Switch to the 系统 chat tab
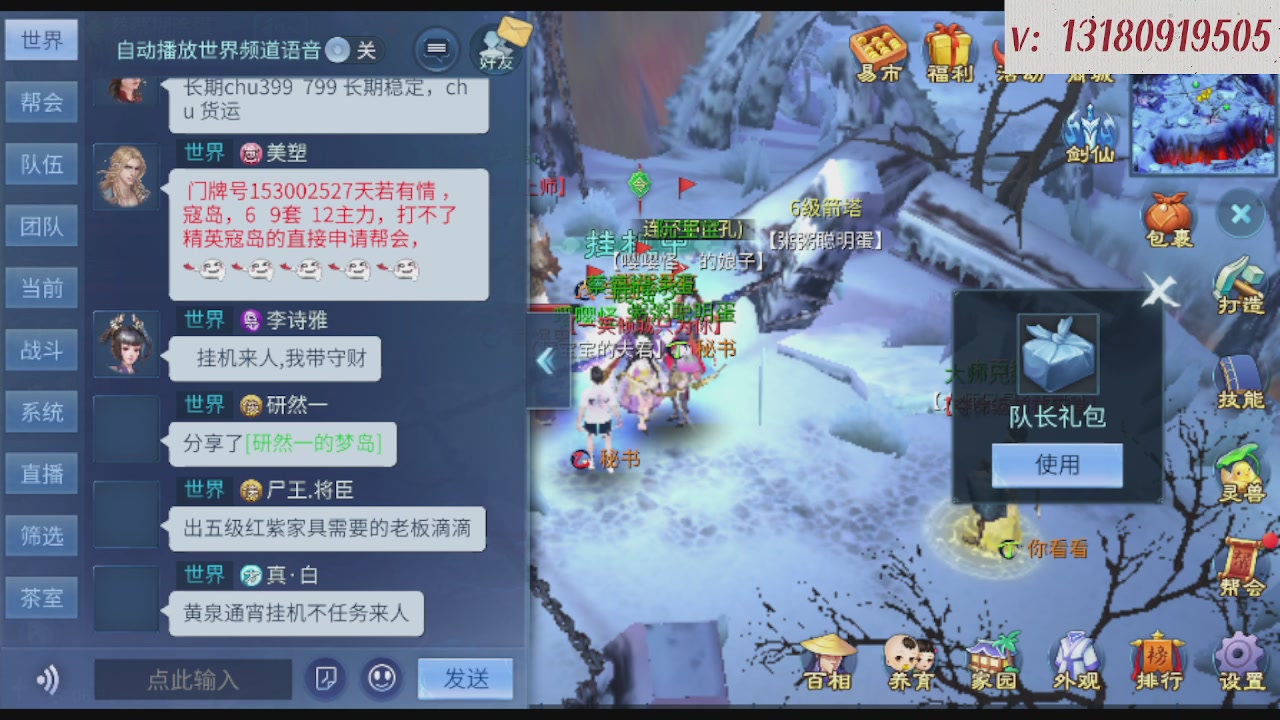Screen dimensions: 1280x720 click(41, 411)
